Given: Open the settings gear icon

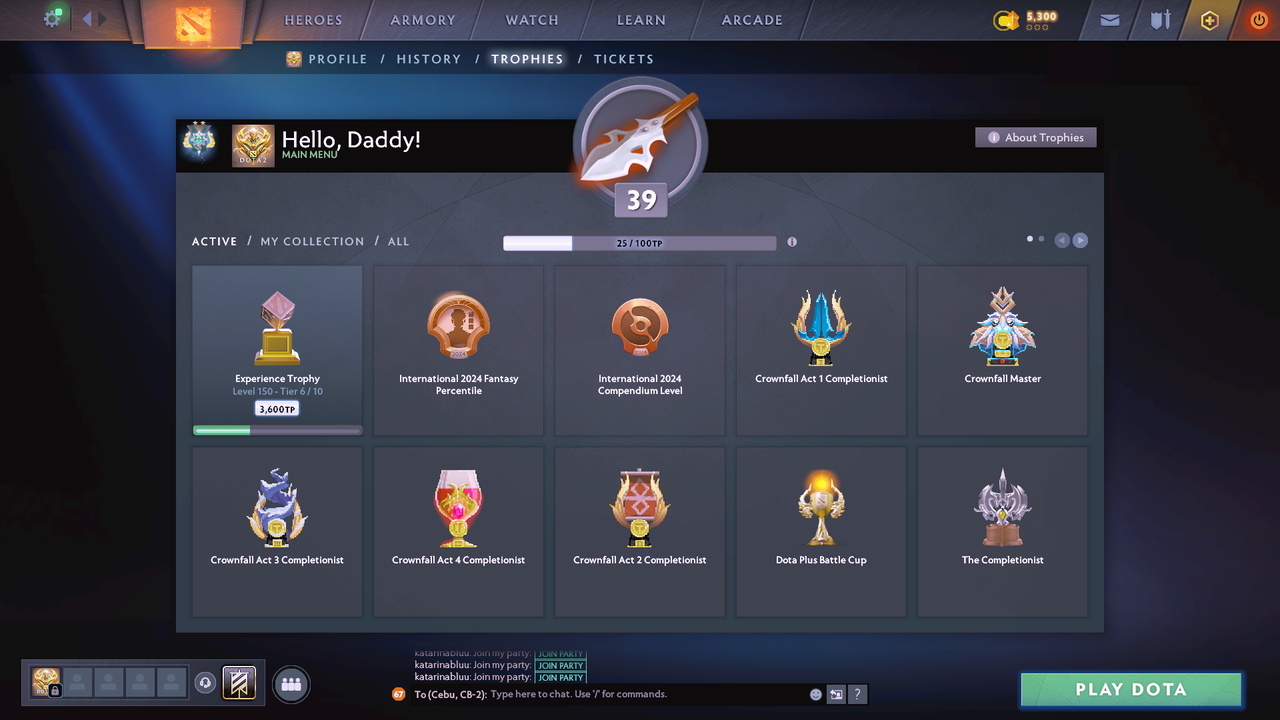Looking at the screenshot, I should pos(53,18).
